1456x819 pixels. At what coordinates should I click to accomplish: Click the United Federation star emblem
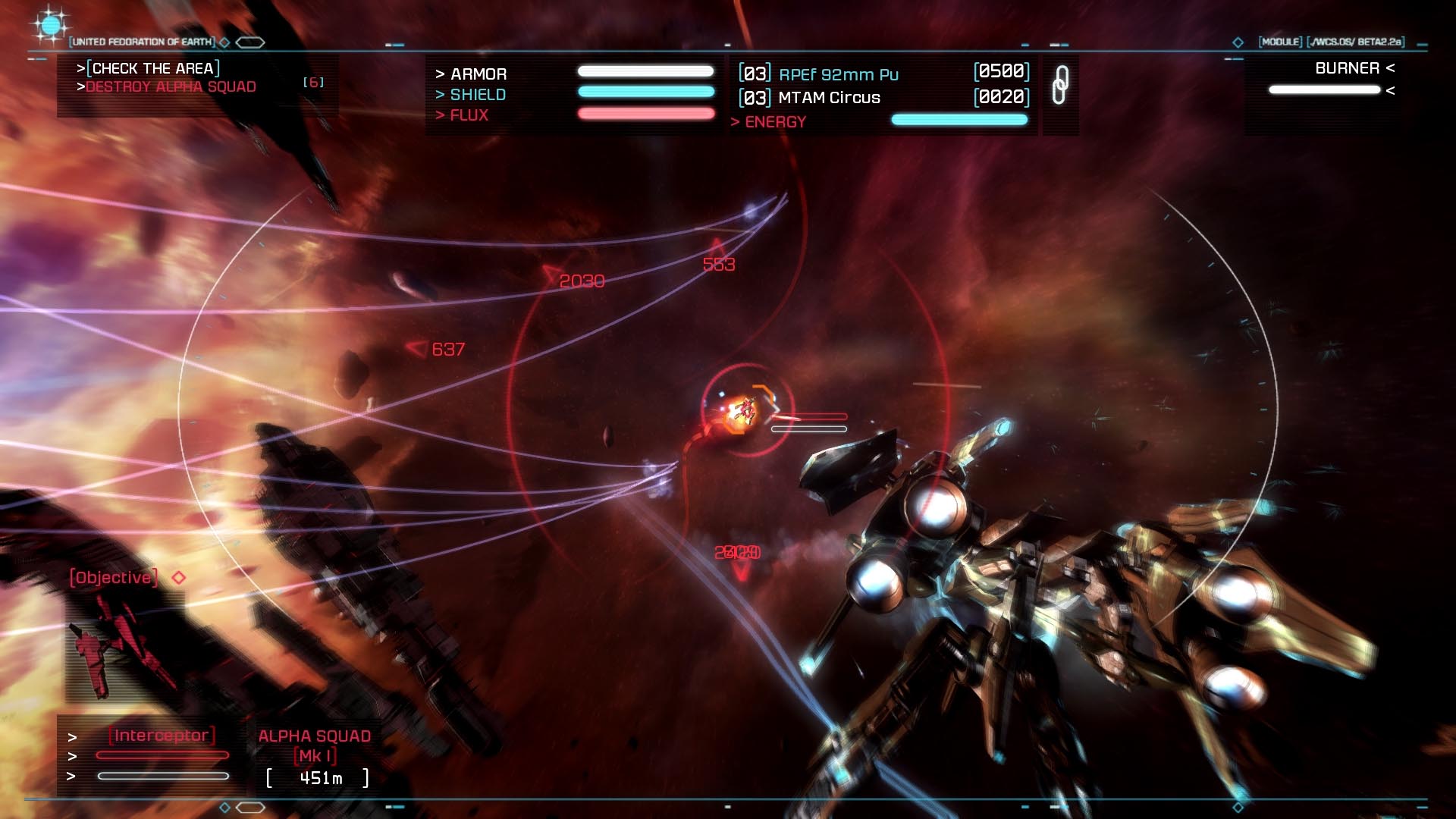point(50,27)
